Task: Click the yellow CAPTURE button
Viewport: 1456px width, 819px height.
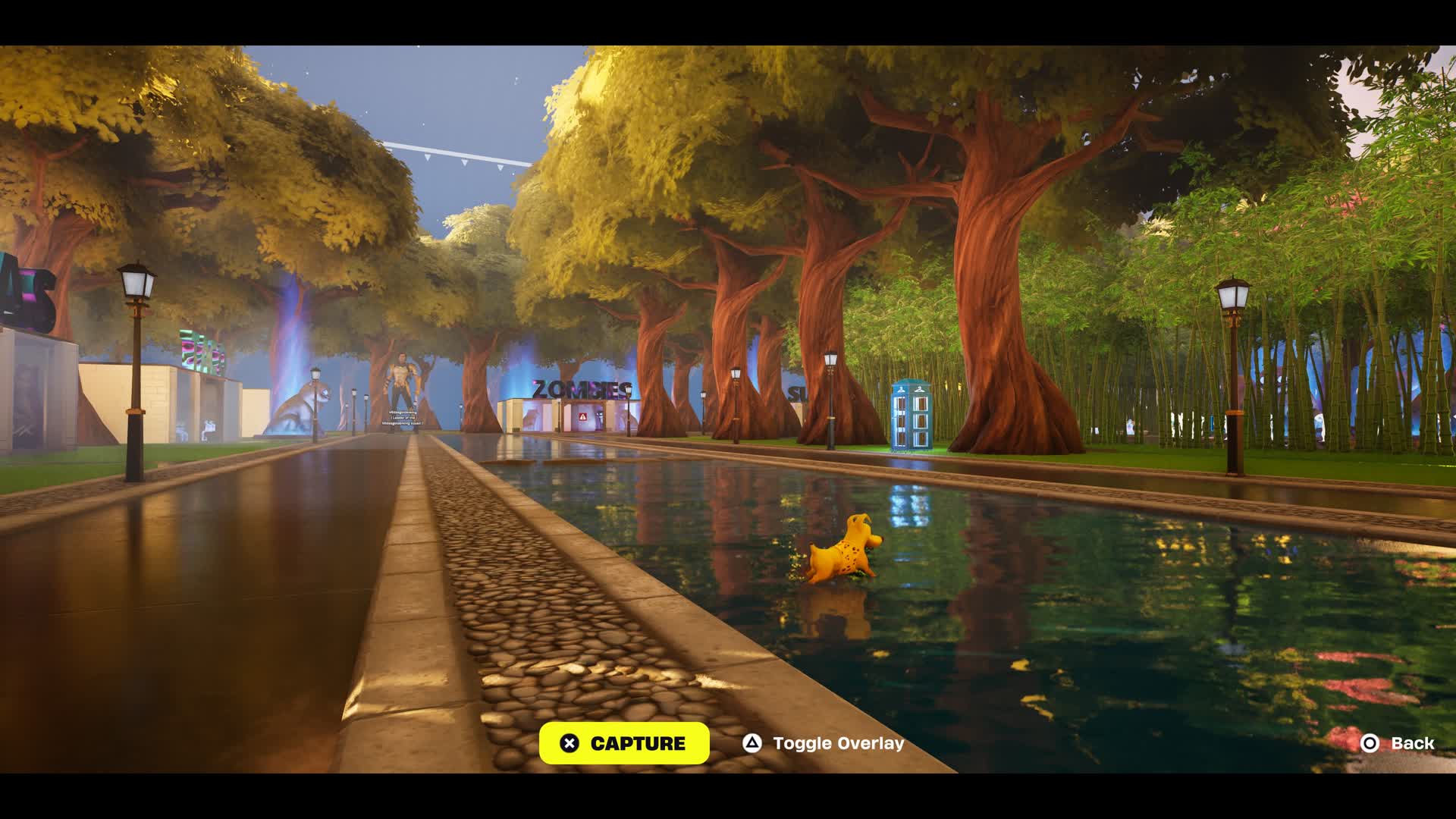Action: (x=624, y=743)
